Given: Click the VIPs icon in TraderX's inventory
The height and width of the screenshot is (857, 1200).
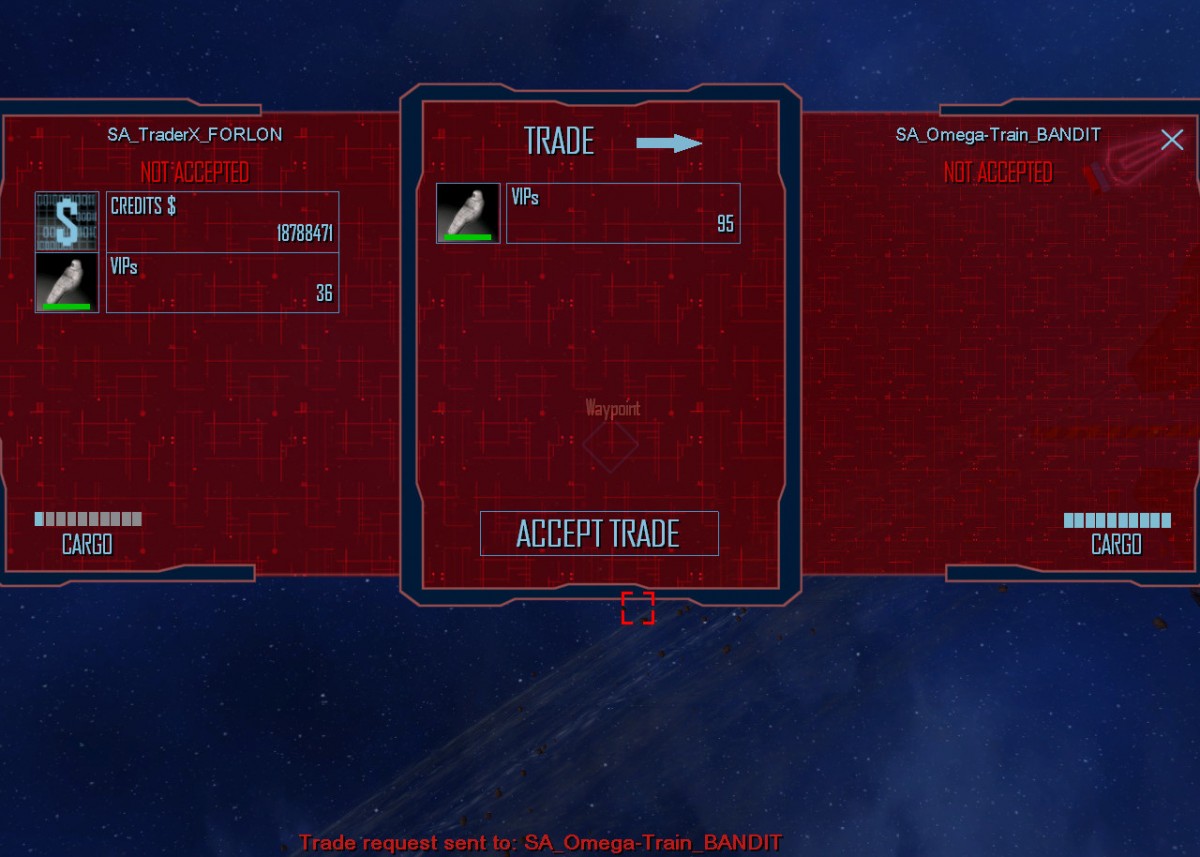Looking at the screenshot, I should click(67, 282).
